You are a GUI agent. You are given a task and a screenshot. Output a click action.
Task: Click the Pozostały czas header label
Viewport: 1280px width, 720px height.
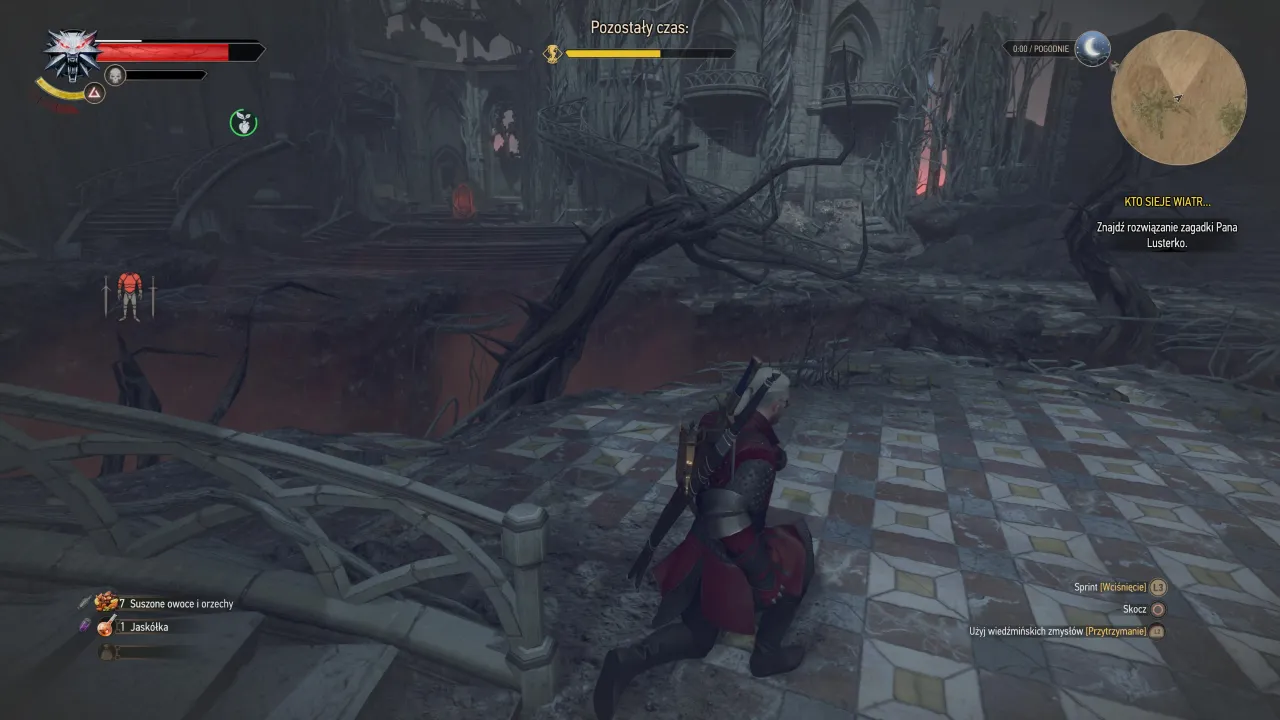point(640,28)
